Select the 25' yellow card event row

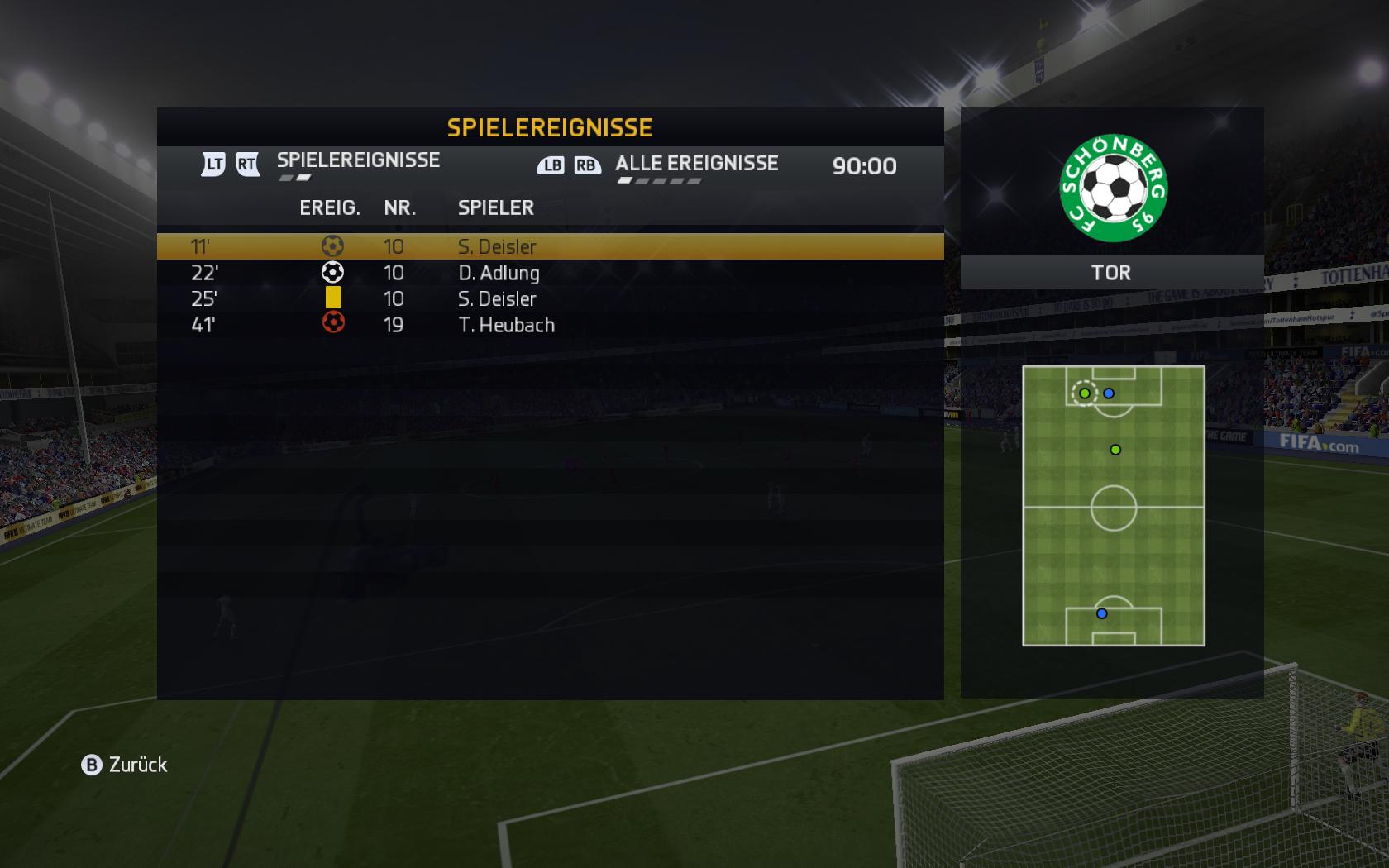pos(550,298)
